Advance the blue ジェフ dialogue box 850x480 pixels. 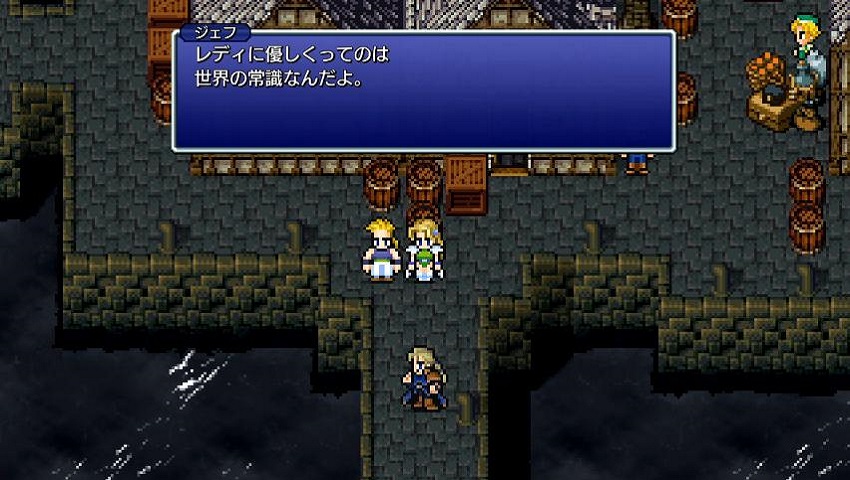point(423,92)
